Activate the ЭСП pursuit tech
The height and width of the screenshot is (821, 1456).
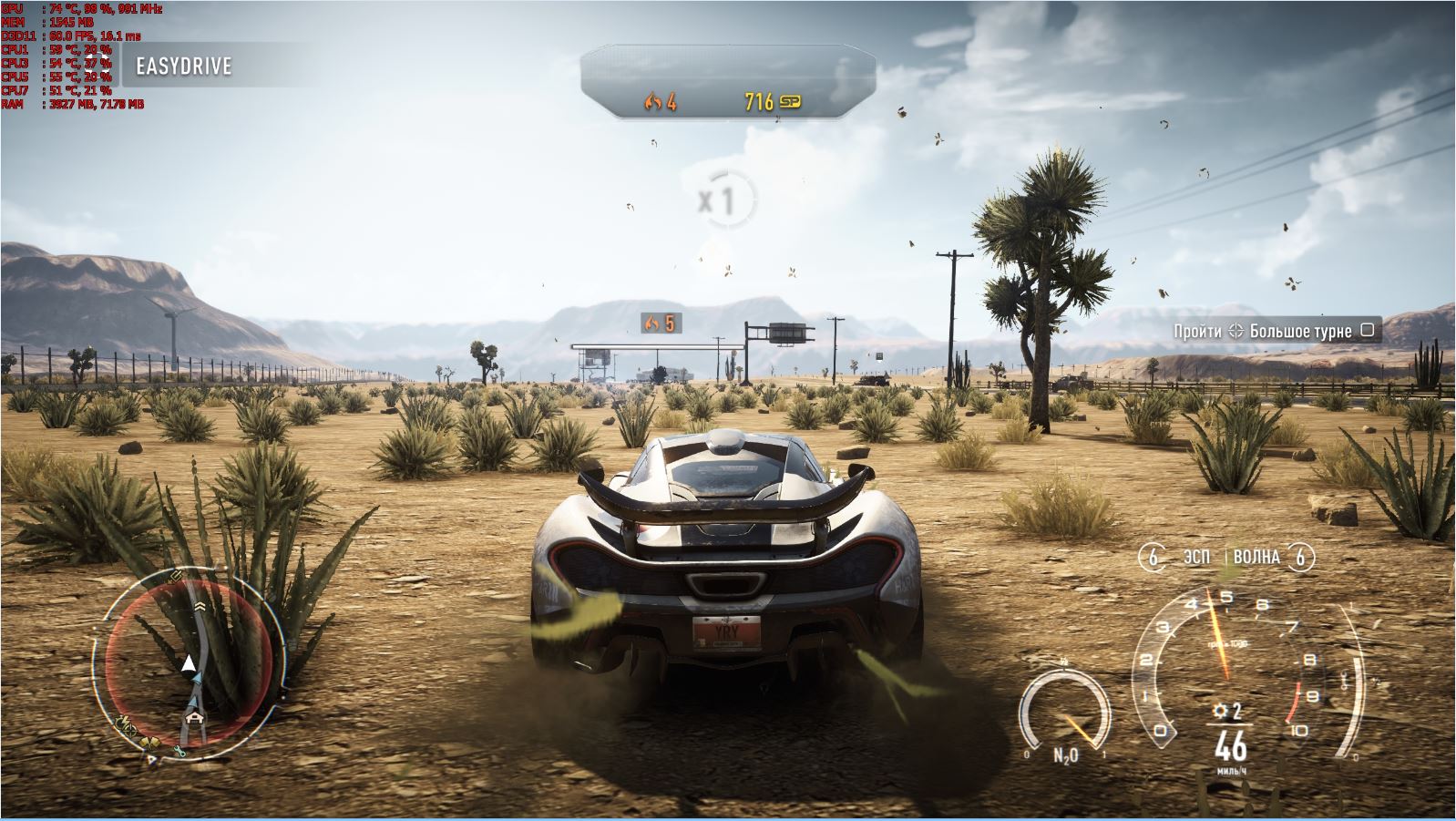[1195, 557]
